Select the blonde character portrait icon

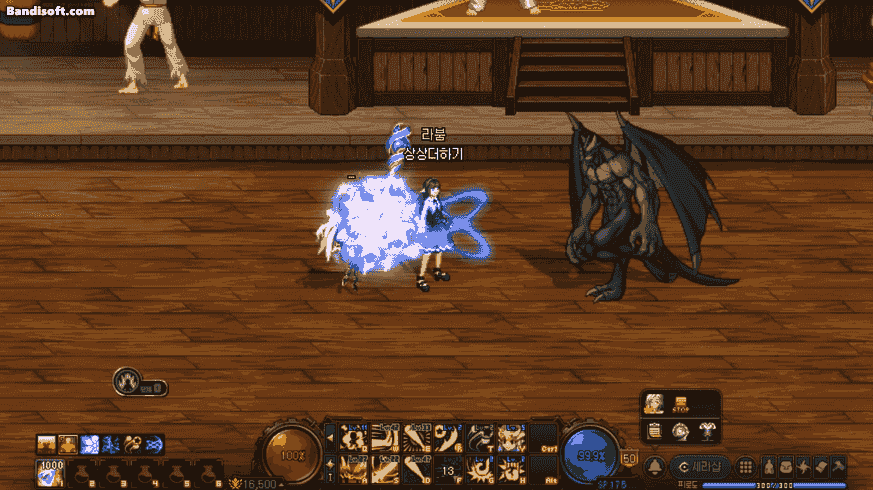pyautogui.click(x=654, y=403)
